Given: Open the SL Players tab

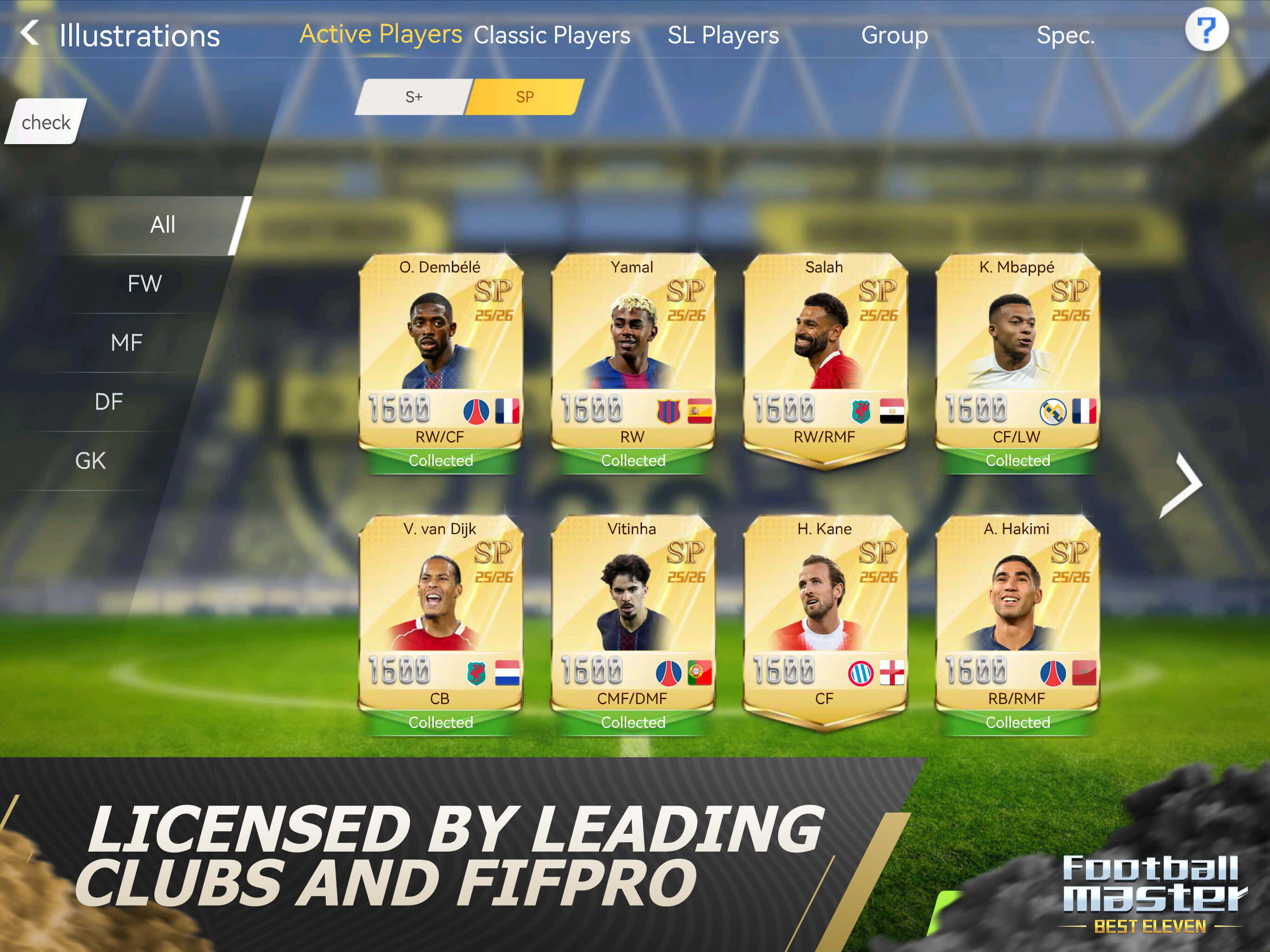Looking at the screenshot, I should pos(723,35).
